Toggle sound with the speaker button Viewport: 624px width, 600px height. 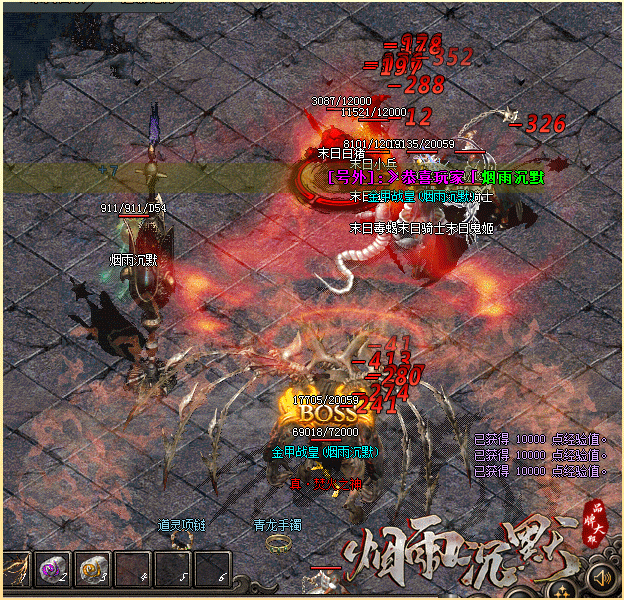600,577
